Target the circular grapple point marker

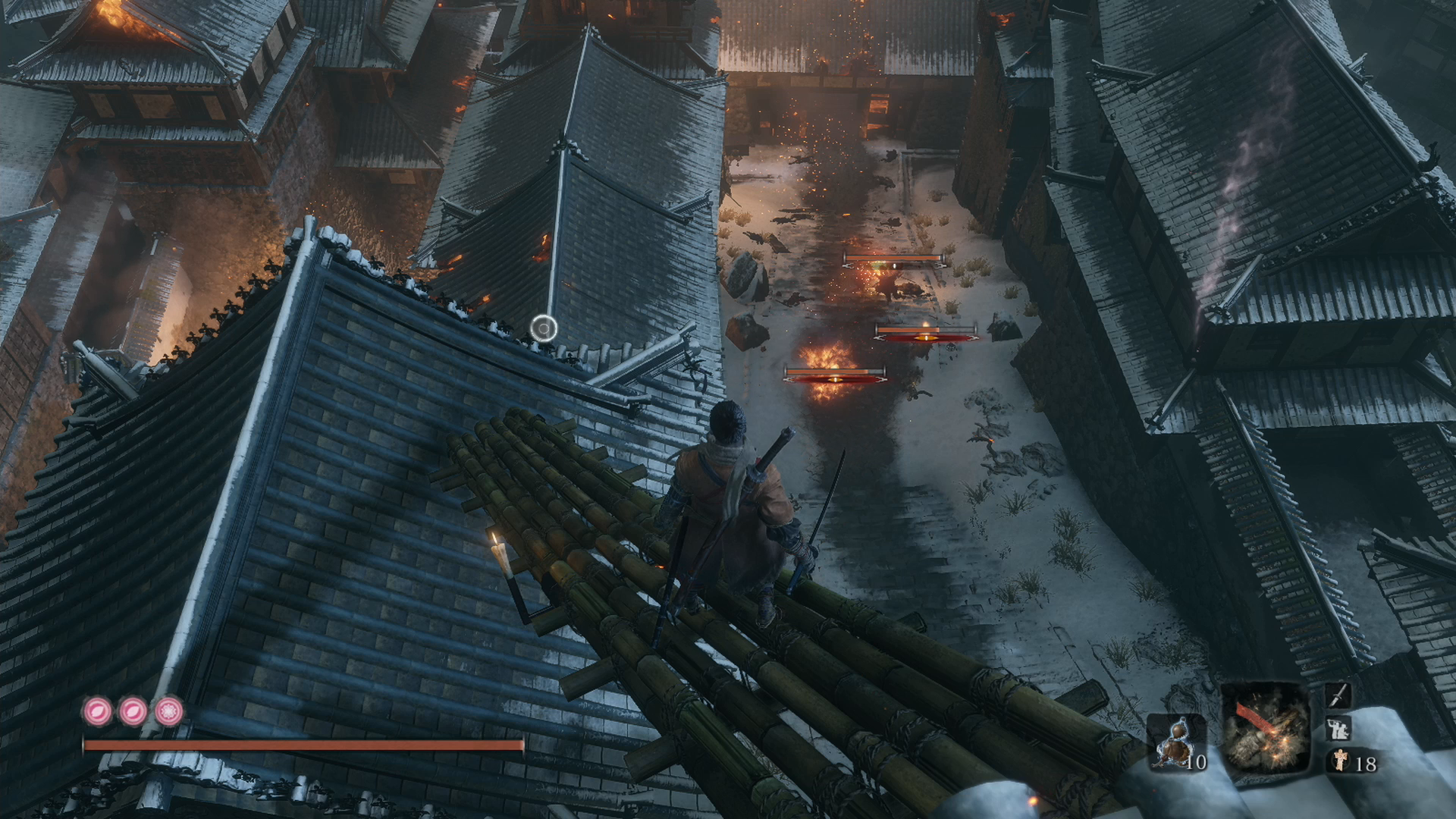(x=544, y=328)
